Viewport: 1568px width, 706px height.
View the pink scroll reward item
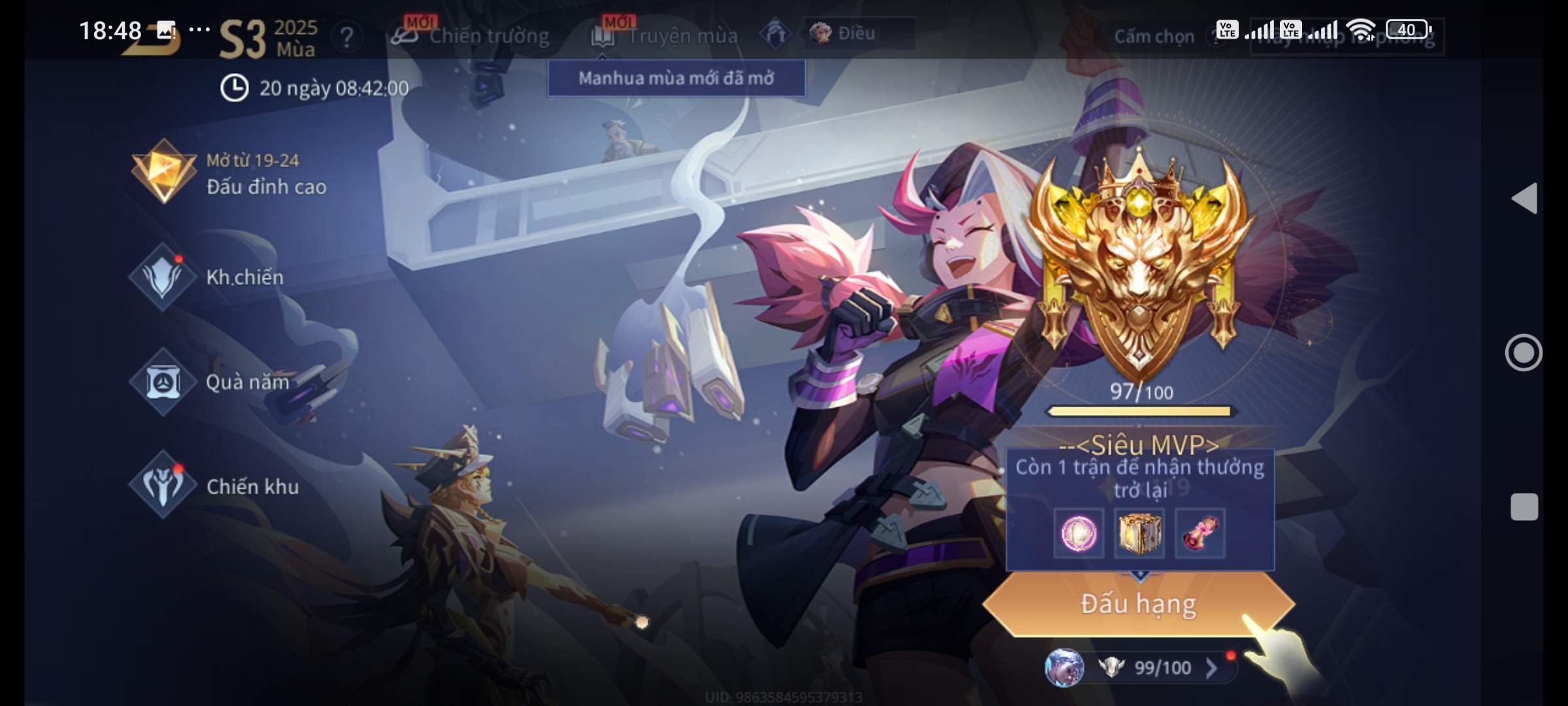(x=1200, y=533)
